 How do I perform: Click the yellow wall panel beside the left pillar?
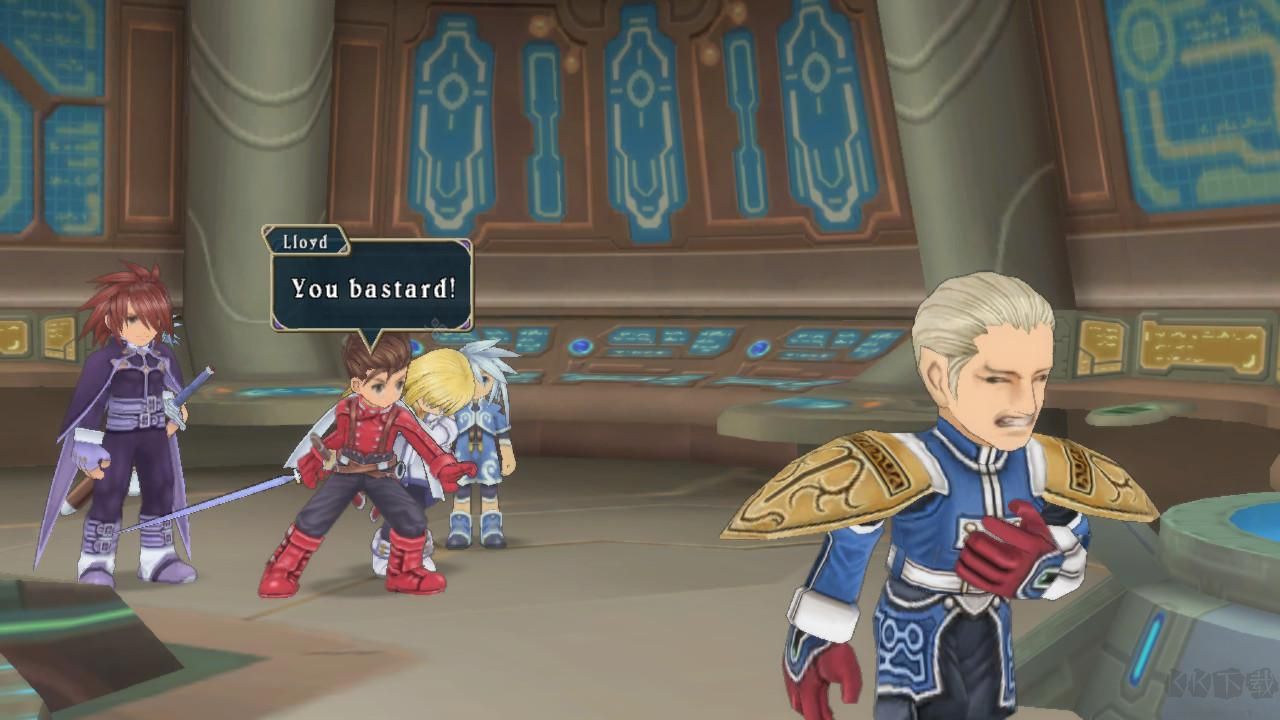tap(55, 335)
